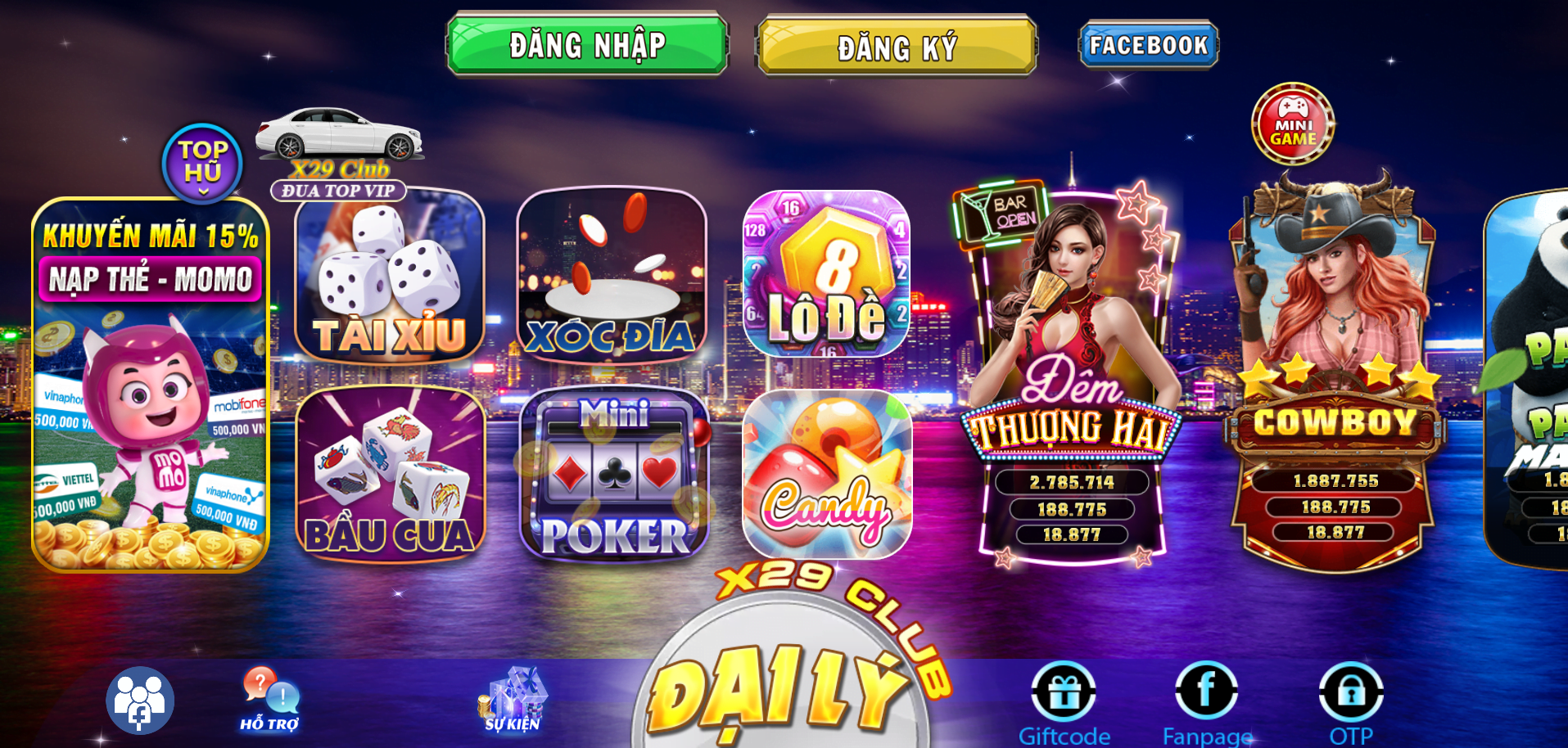Choose the Cowboy slot game card
This screenshot has height=748, width=1568.
click(1335, 376)
